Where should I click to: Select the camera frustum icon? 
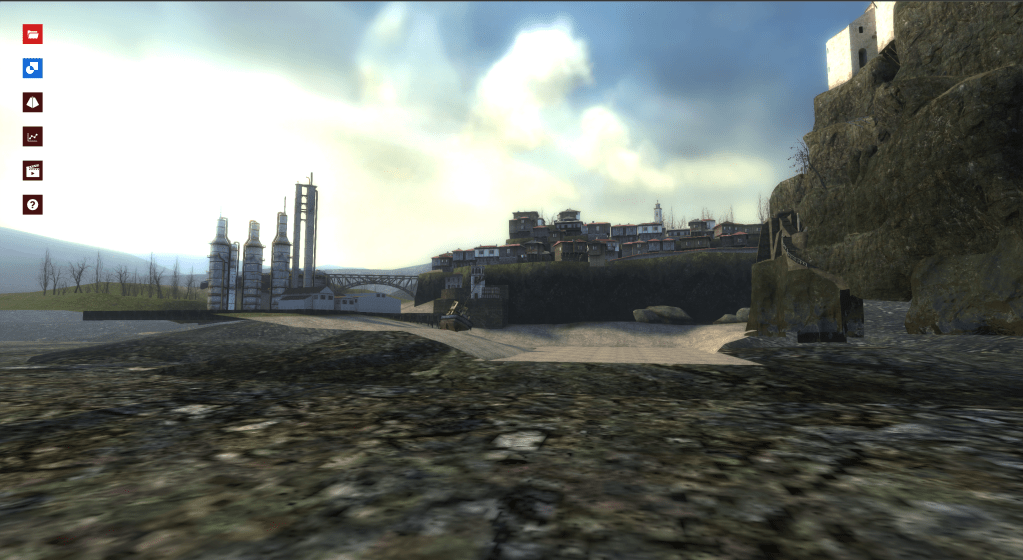coord(33,102)
